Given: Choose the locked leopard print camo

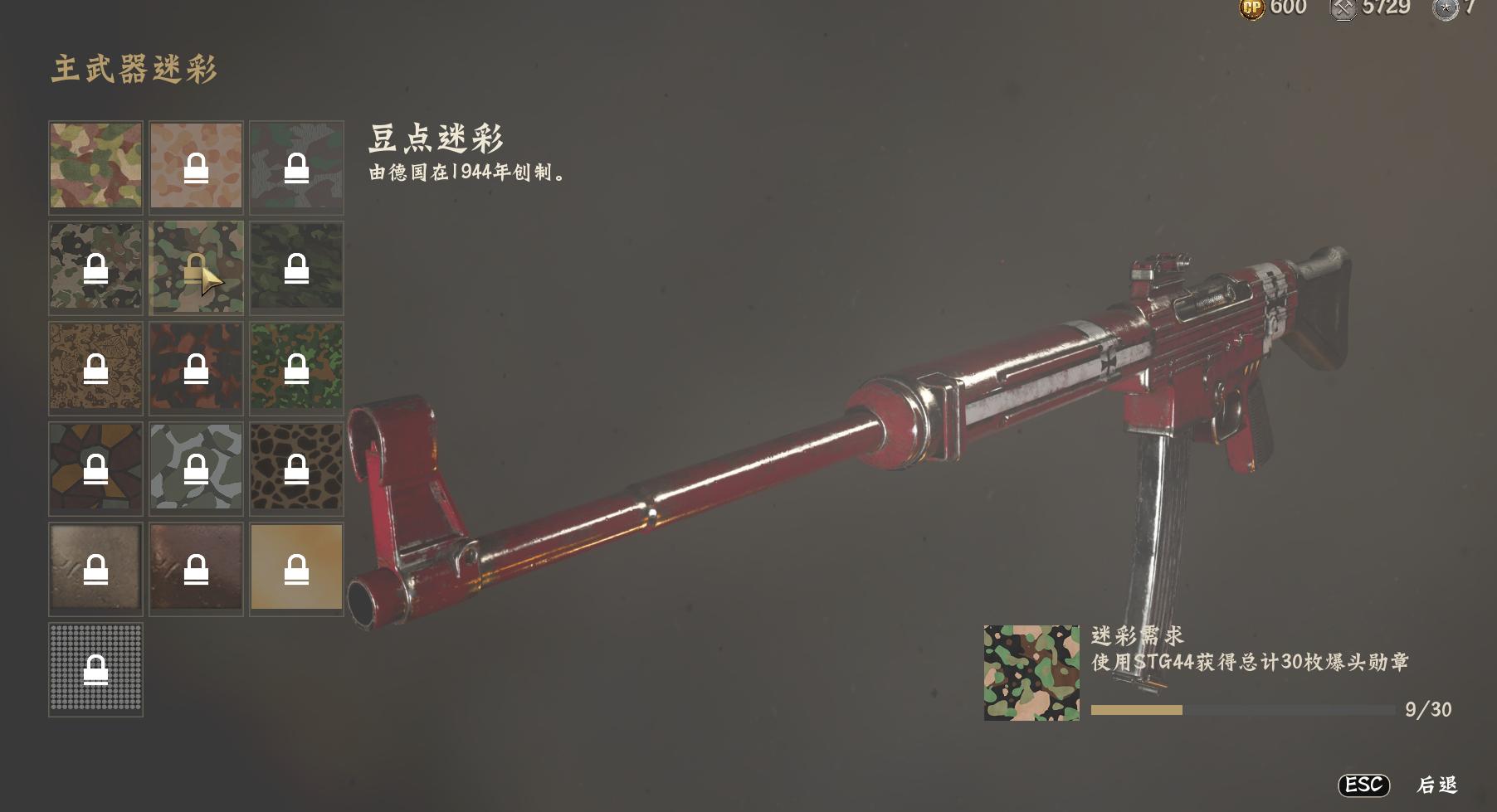Looking at the screenshot, I should [296, 468].
